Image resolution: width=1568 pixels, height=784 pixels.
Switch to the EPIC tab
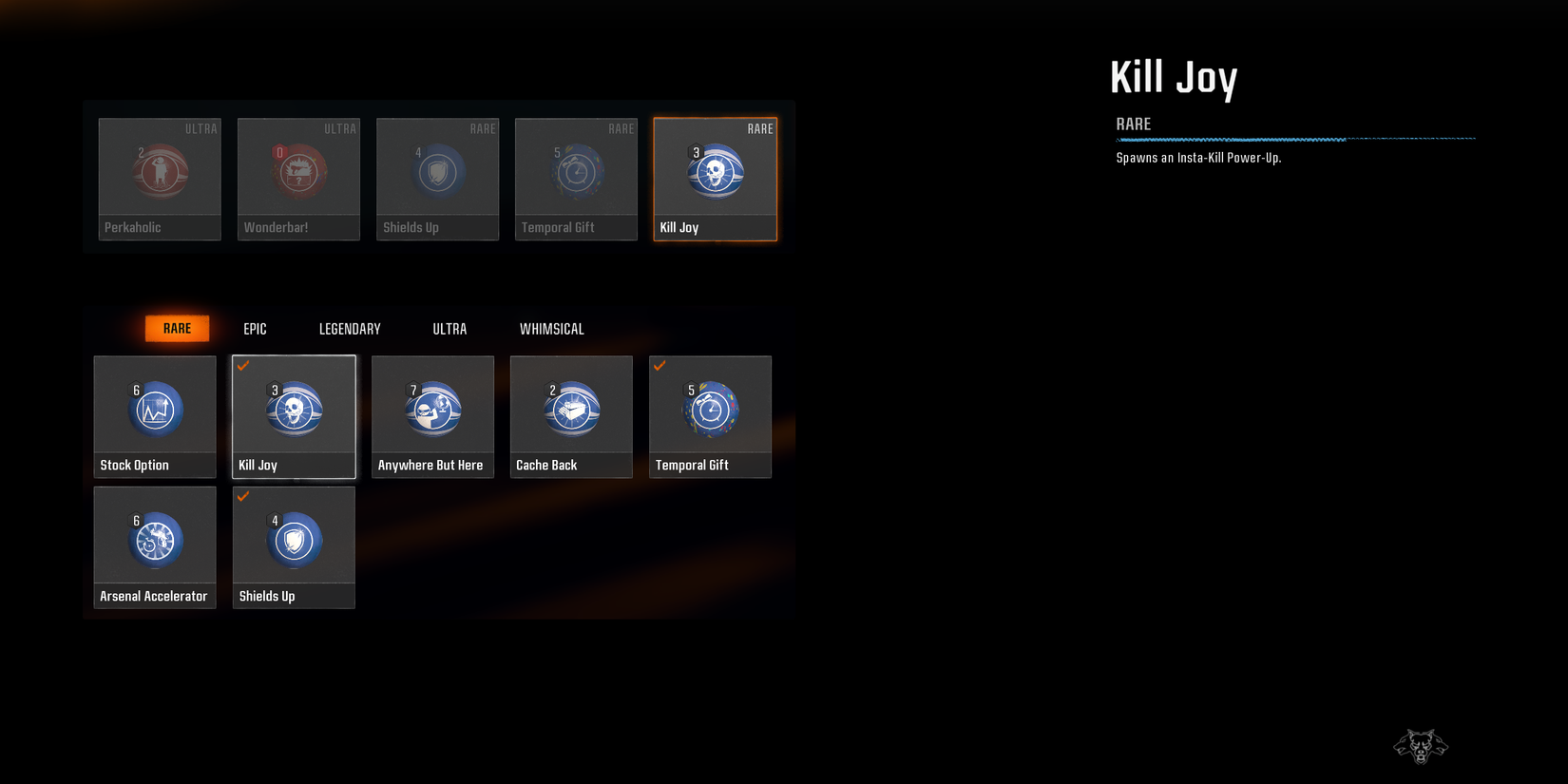pyautogui.click(x=255, y=328)
